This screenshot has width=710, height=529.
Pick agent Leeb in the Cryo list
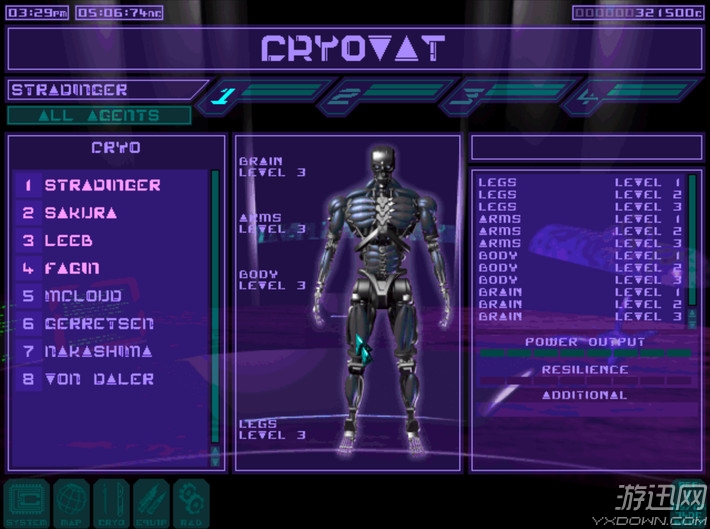point(68,241)
